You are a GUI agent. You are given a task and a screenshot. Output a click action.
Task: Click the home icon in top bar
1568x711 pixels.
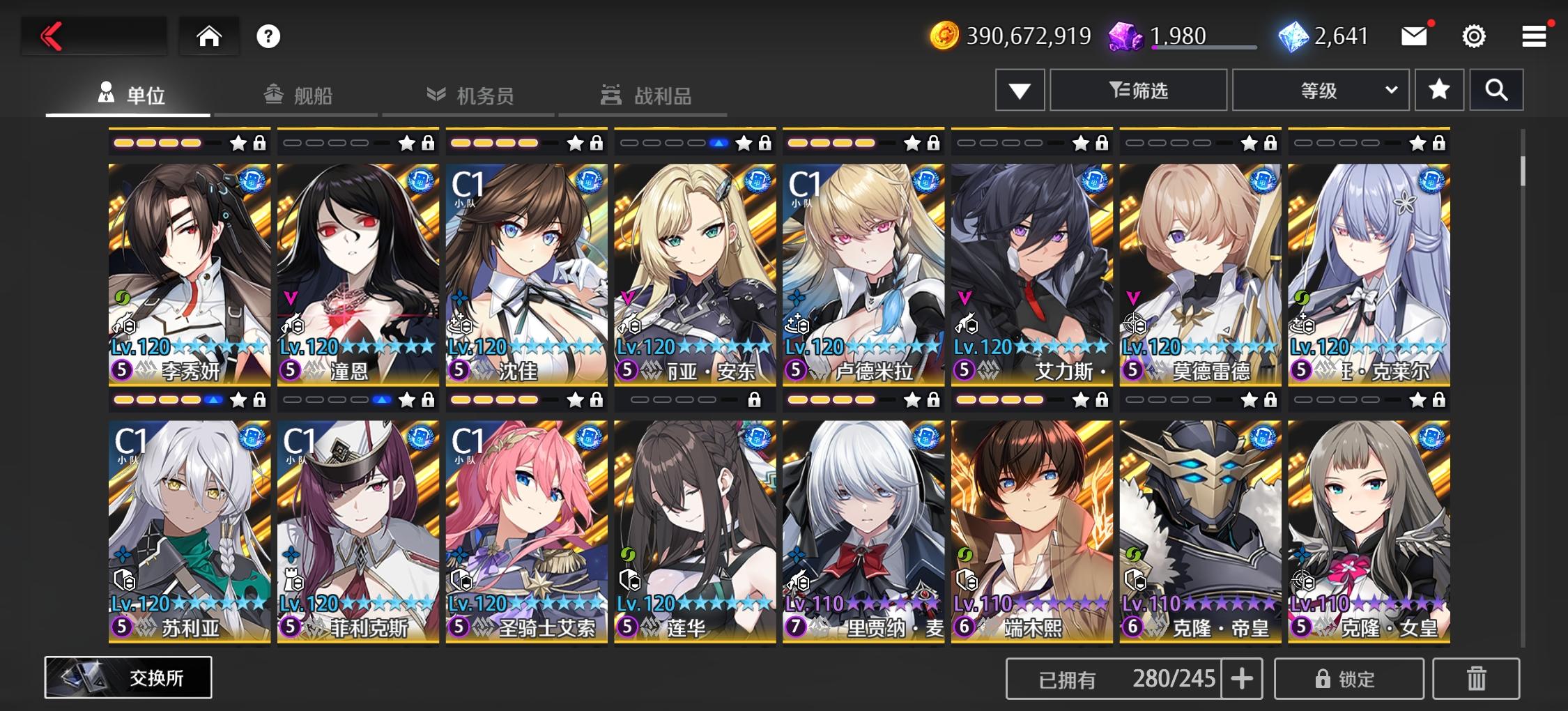click(x=208, y=36)
